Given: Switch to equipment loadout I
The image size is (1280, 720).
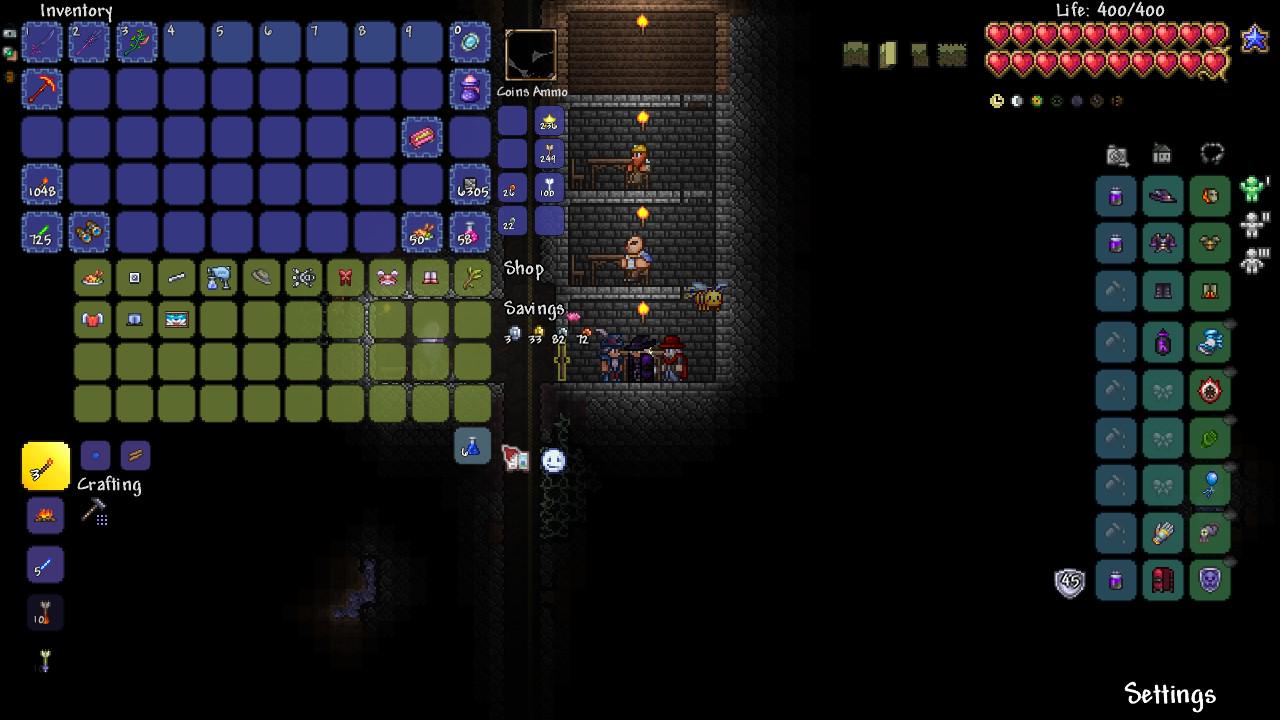Looking at the screenshot, I should pyautogui.click(x=1251, y=186).
